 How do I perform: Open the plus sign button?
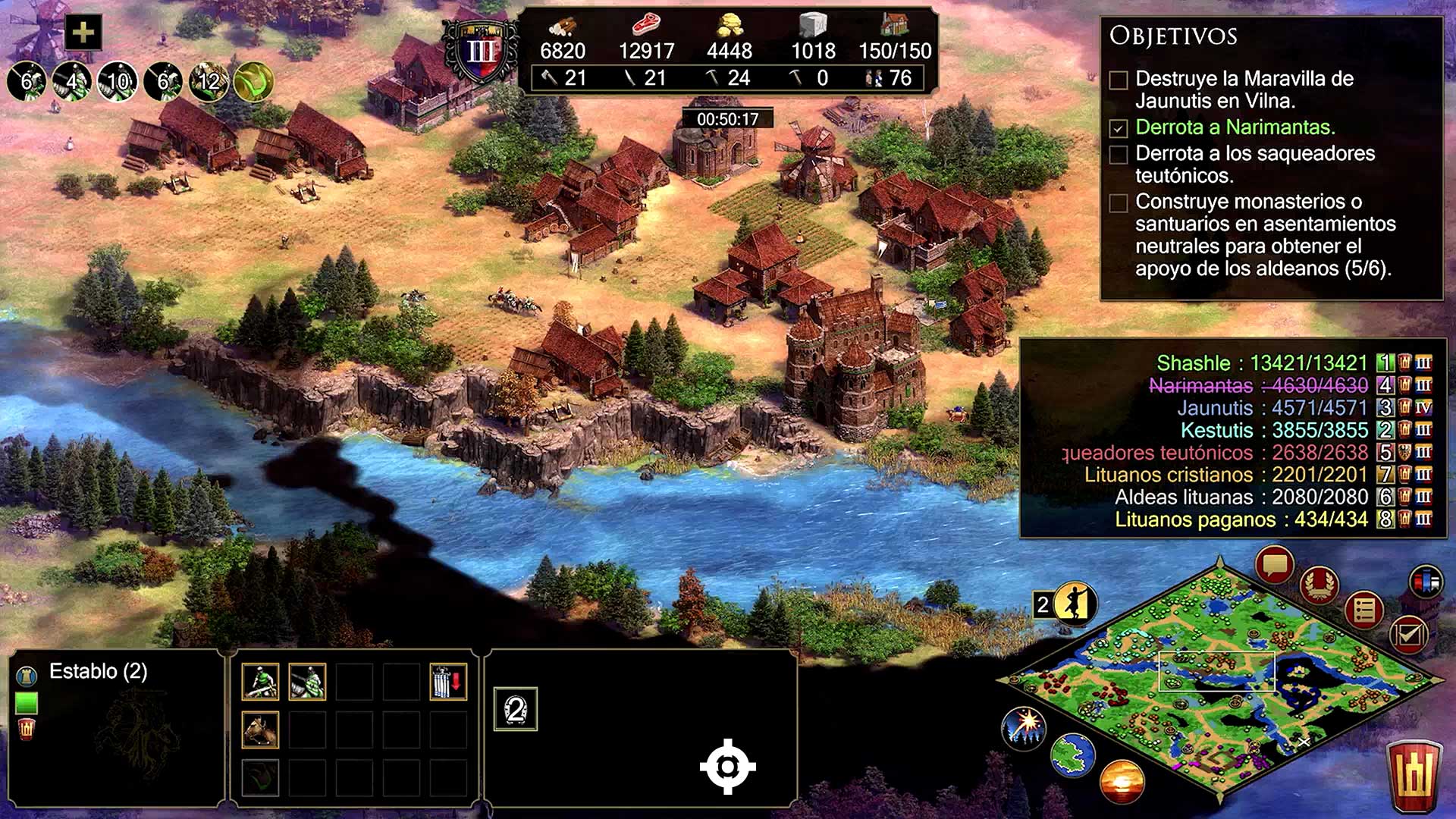tap(83, 33)
